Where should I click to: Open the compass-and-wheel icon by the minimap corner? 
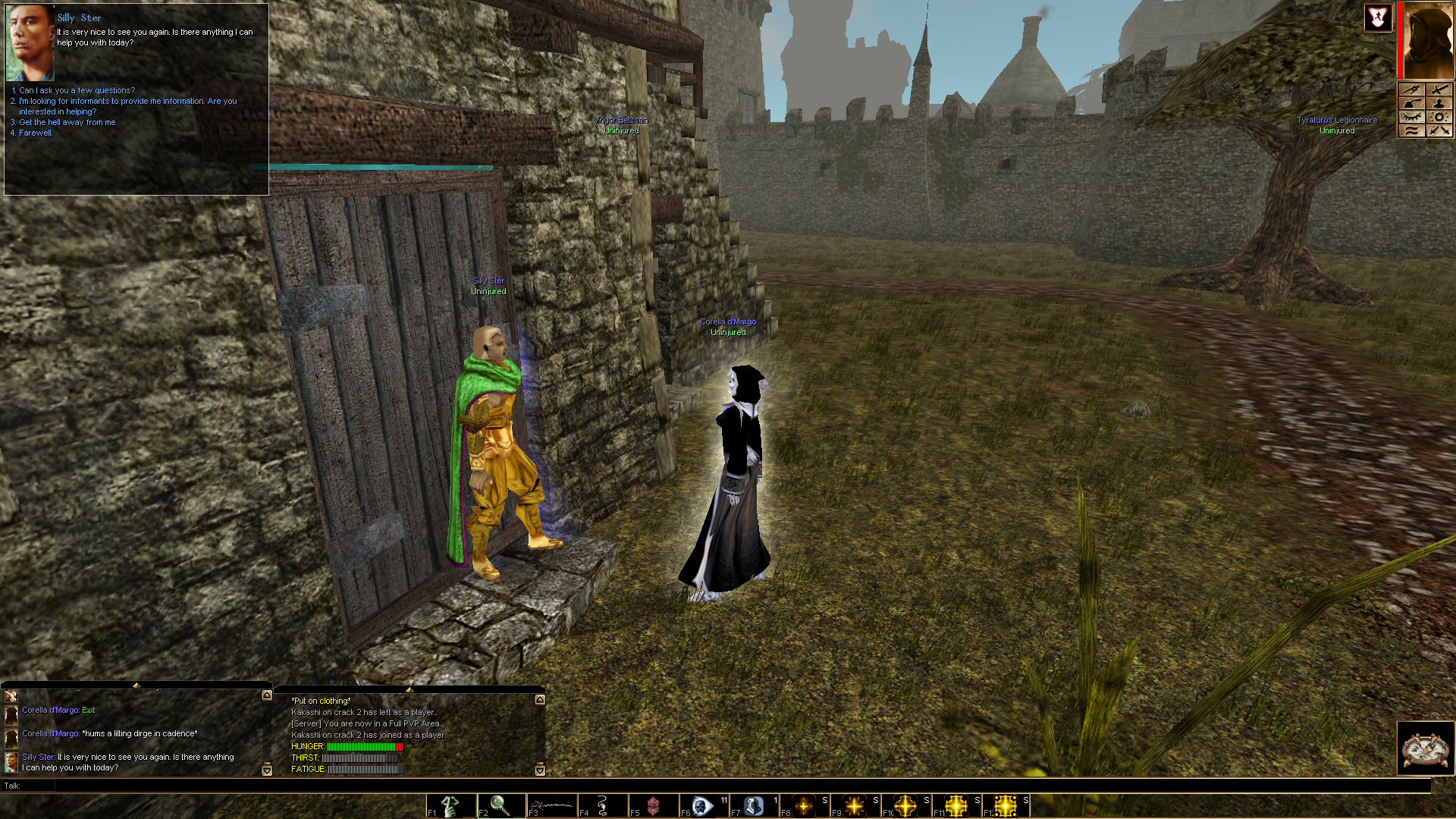point(1426,748)
